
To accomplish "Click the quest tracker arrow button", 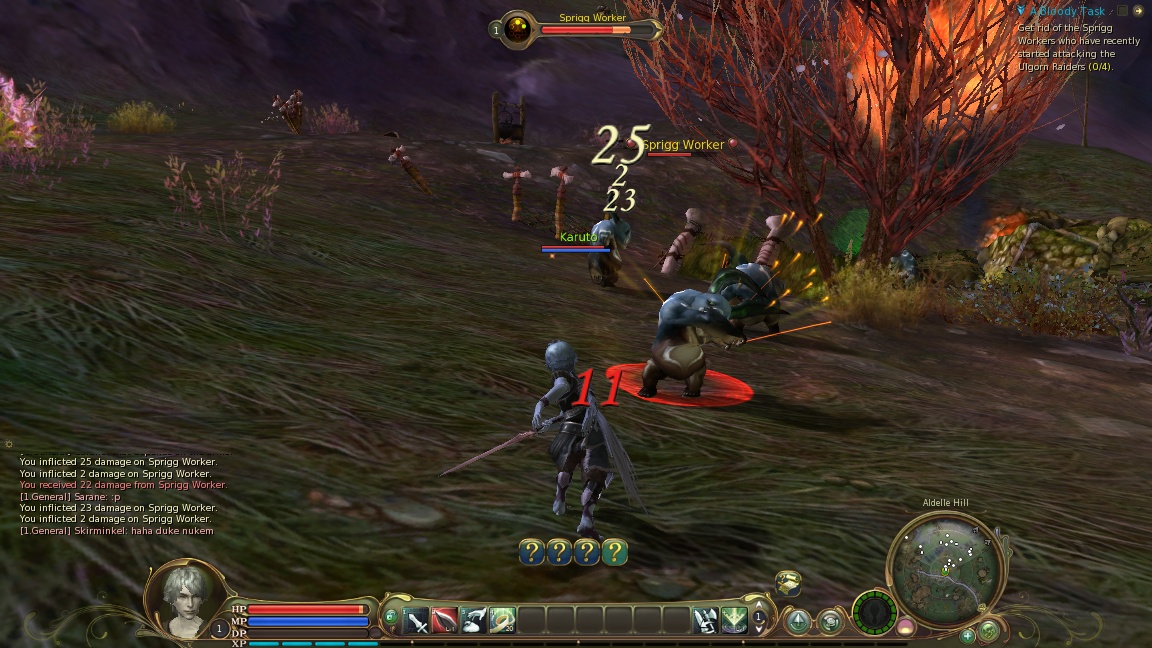I will click(x=1138, y=11).
